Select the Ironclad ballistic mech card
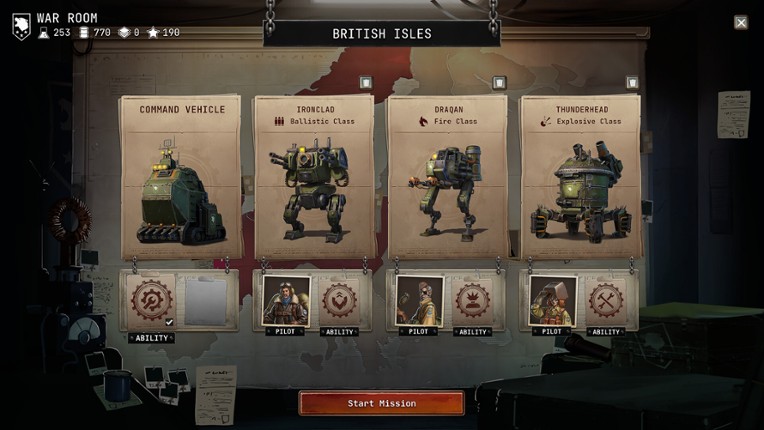Screen dimensions: 764x430 314,178
